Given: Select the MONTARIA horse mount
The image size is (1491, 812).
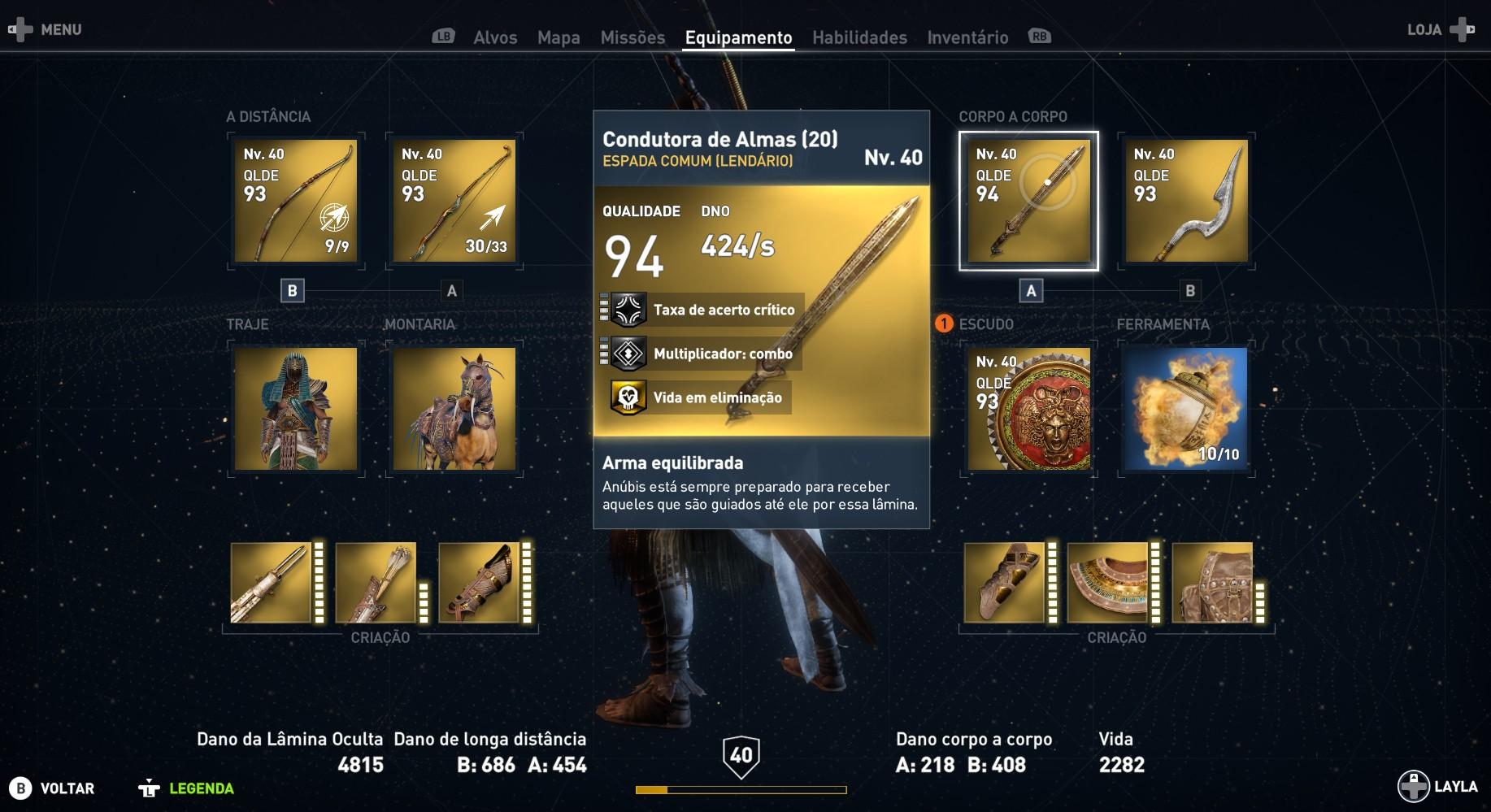Looking at the screenshot, I should [x=453, y=409].
